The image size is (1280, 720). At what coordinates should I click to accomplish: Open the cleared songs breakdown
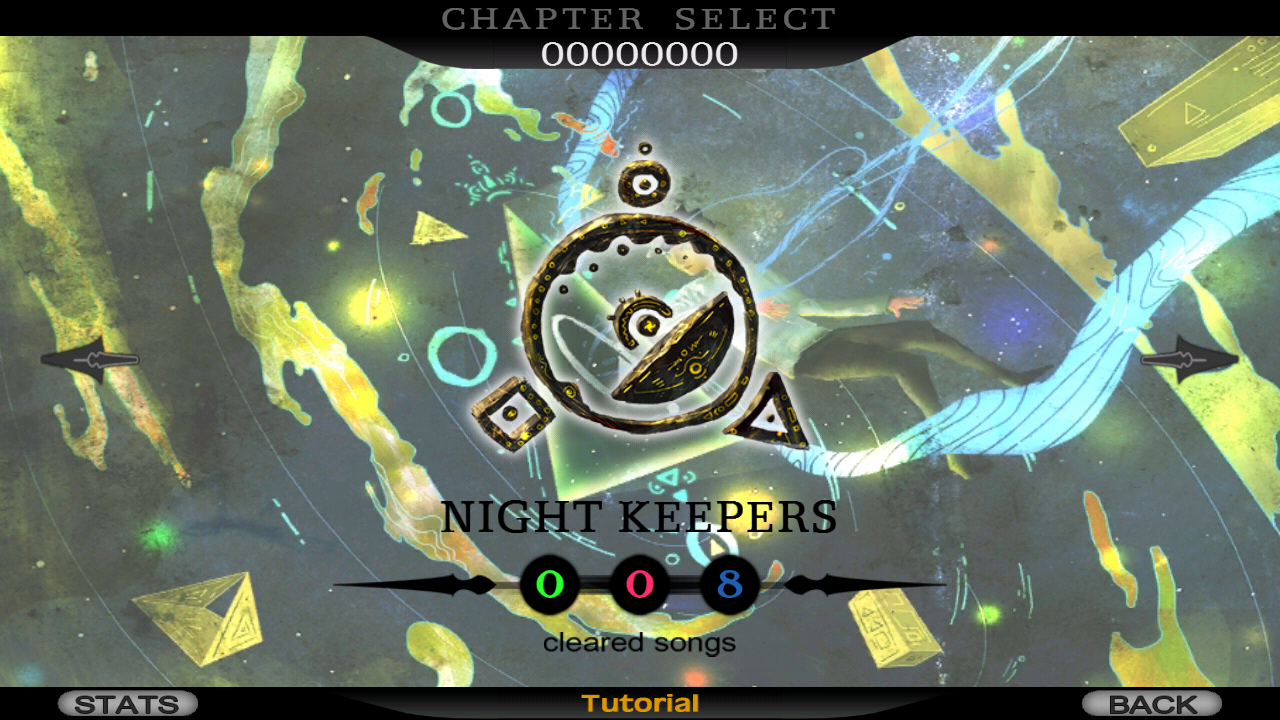638,643
